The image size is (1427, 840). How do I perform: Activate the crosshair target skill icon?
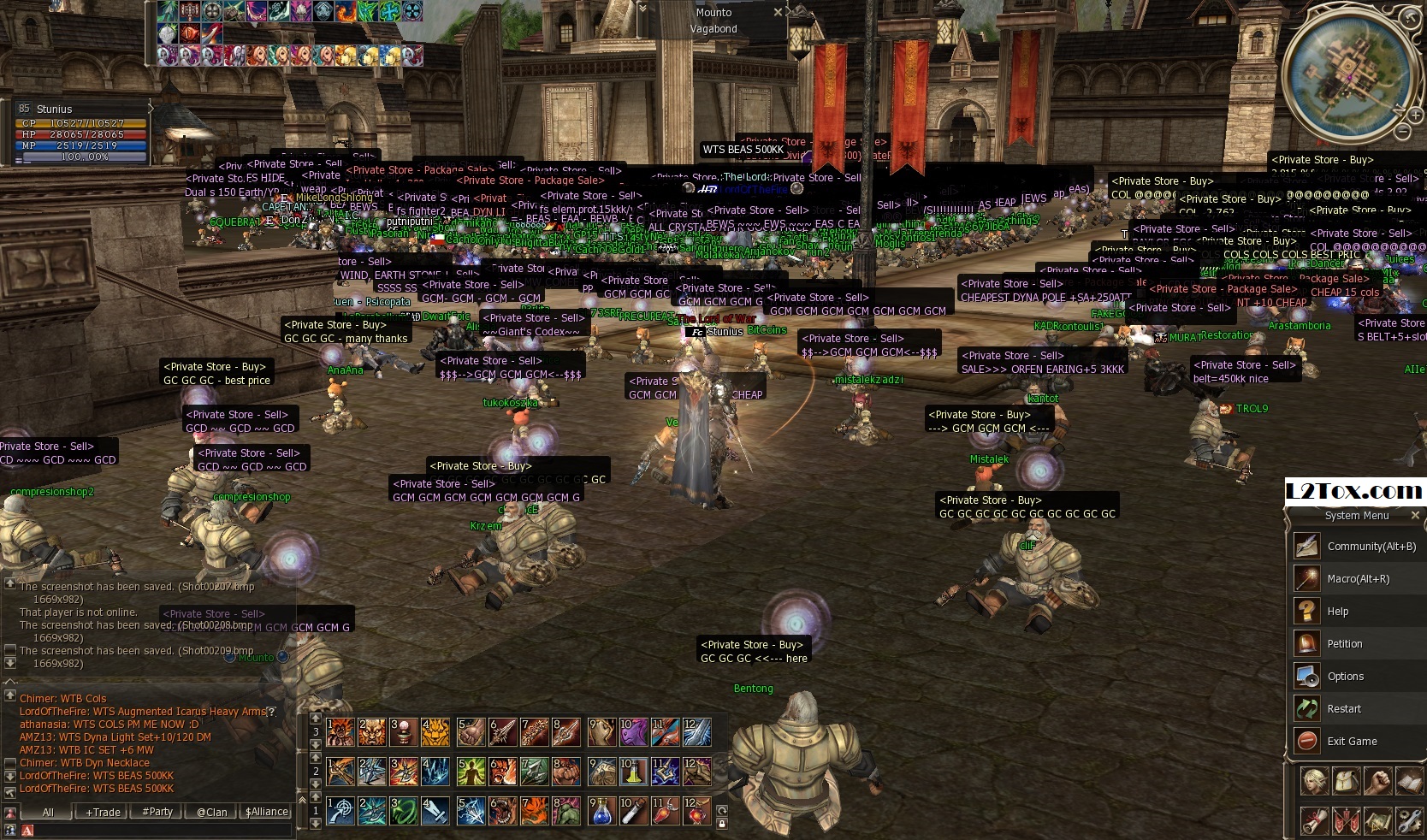(x=340, y=810)
